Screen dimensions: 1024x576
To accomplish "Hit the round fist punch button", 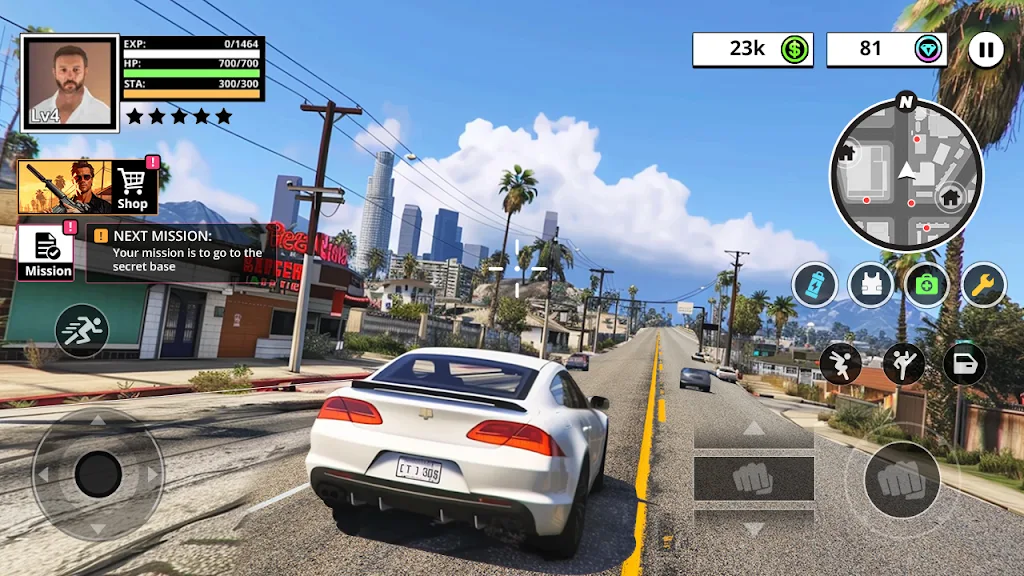I will (902, 480).
